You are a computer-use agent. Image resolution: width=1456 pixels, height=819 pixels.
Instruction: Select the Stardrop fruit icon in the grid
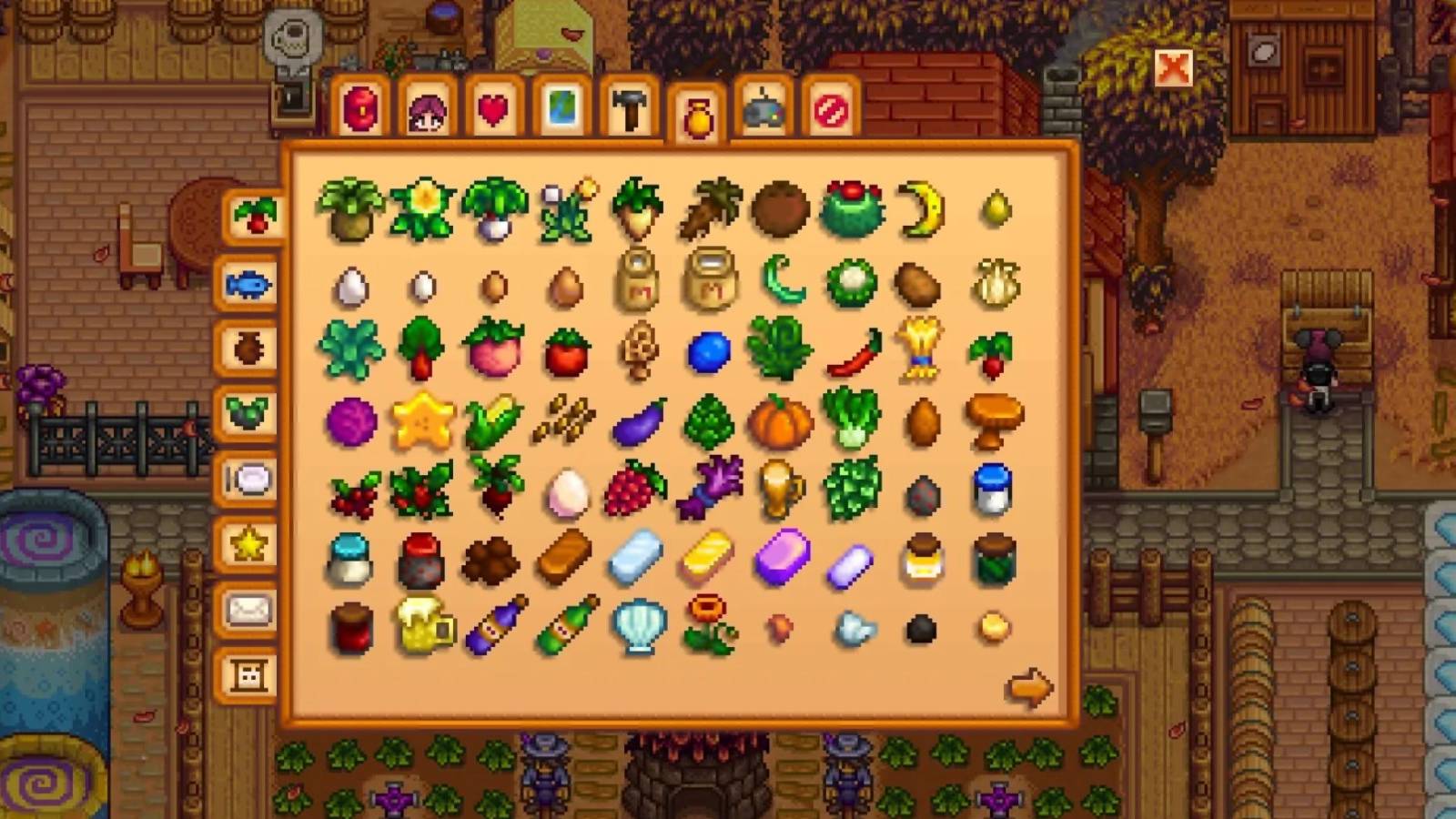coord(421,420)
